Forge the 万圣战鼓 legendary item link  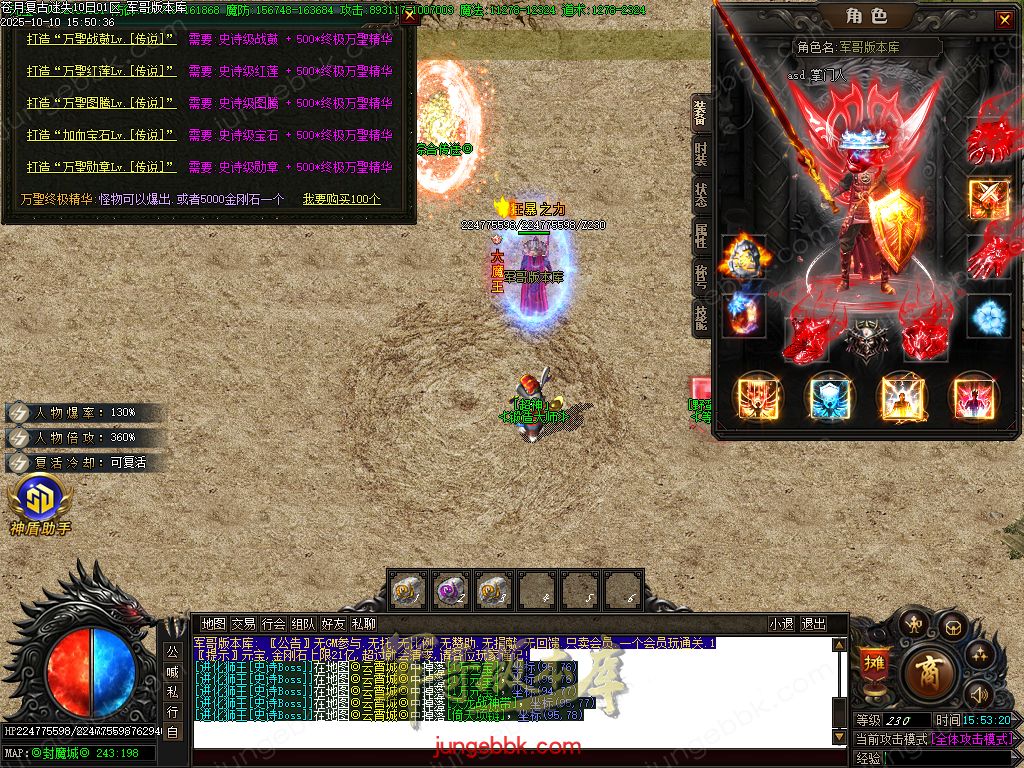click(102, 39)
